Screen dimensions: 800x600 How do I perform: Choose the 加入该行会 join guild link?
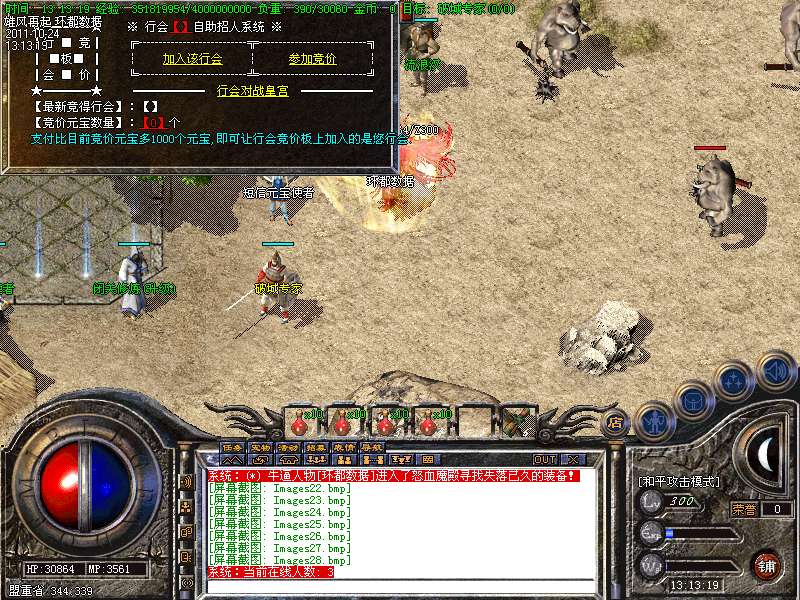192,59
